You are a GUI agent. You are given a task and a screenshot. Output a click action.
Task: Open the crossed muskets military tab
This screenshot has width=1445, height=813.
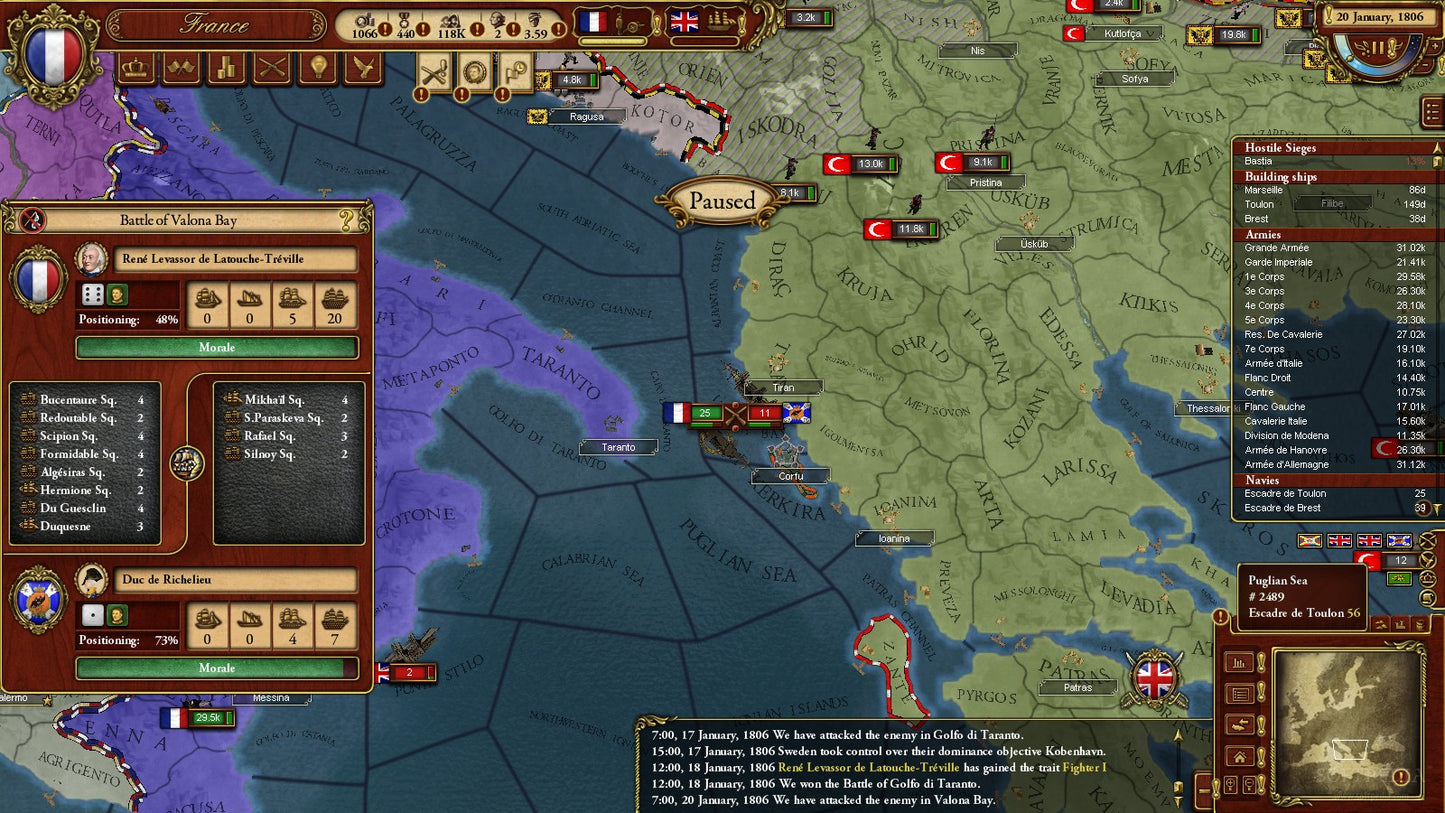coord(272,68)
